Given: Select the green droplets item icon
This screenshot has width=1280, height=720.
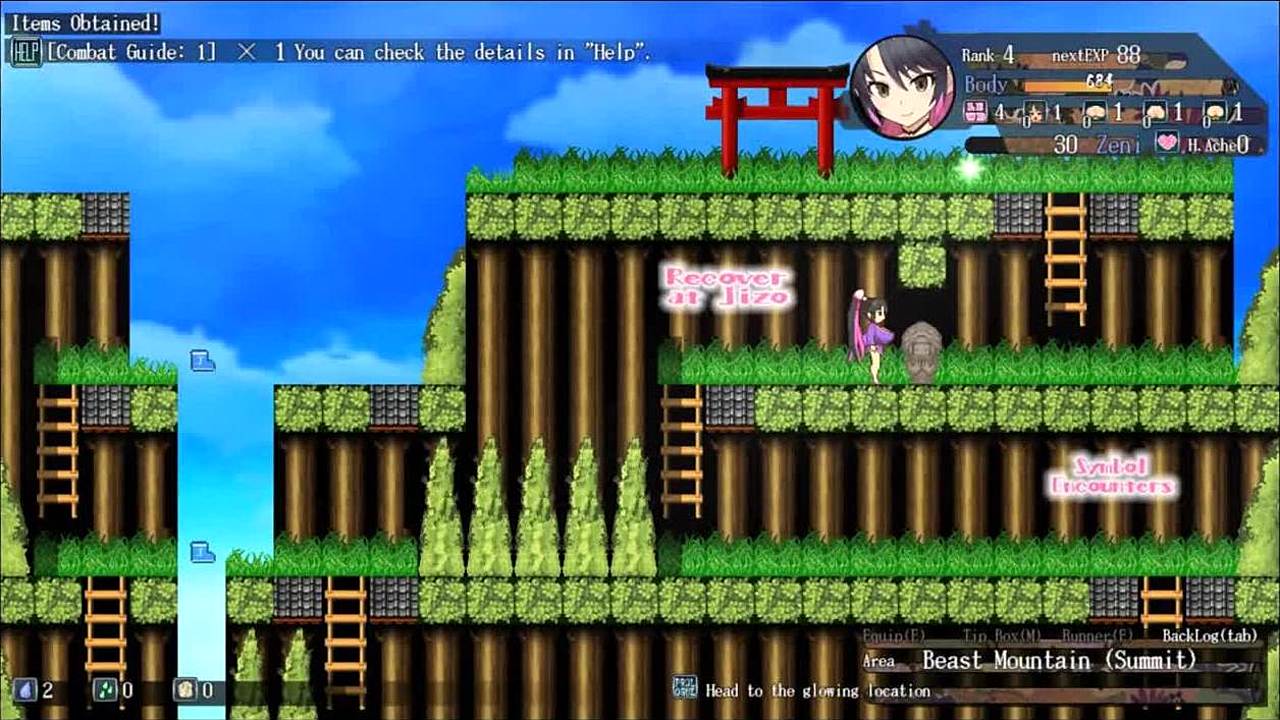Looking at the screenshot, I should pyautogui.click(x=105, y=689).
